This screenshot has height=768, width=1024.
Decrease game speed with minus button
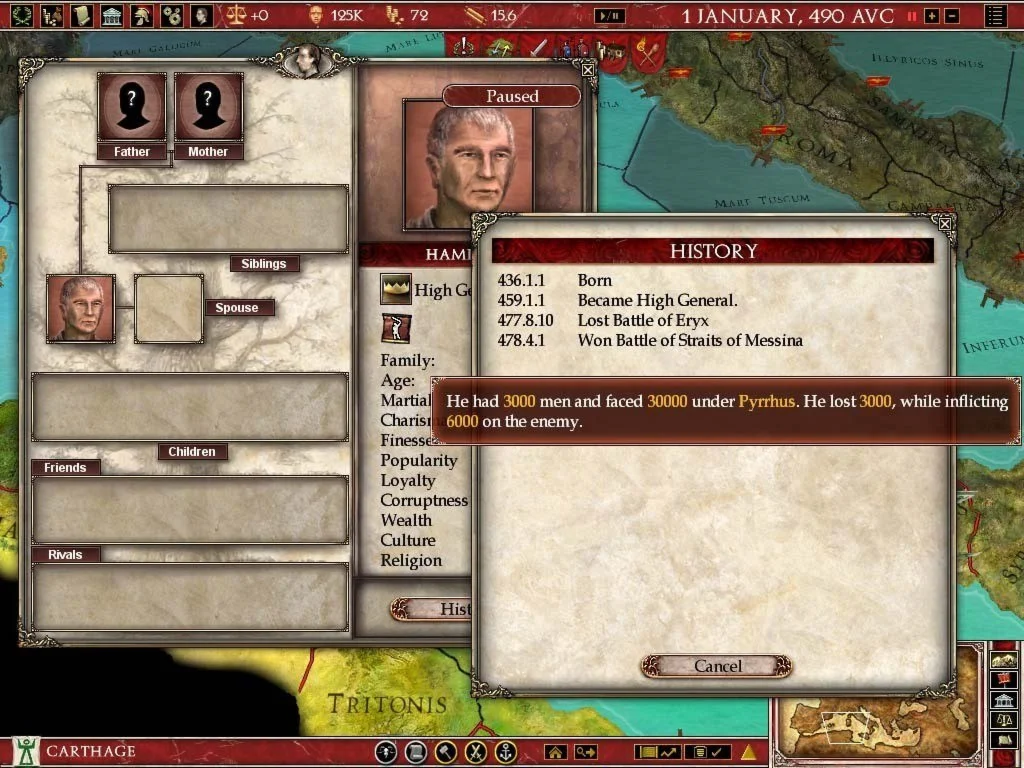point(952,16)
